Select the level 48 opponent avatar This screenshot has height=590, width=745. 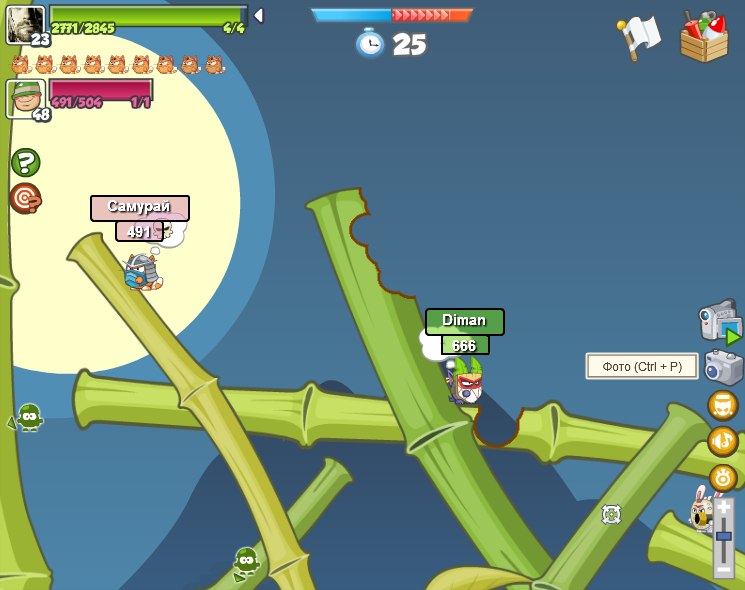(25, 98)
